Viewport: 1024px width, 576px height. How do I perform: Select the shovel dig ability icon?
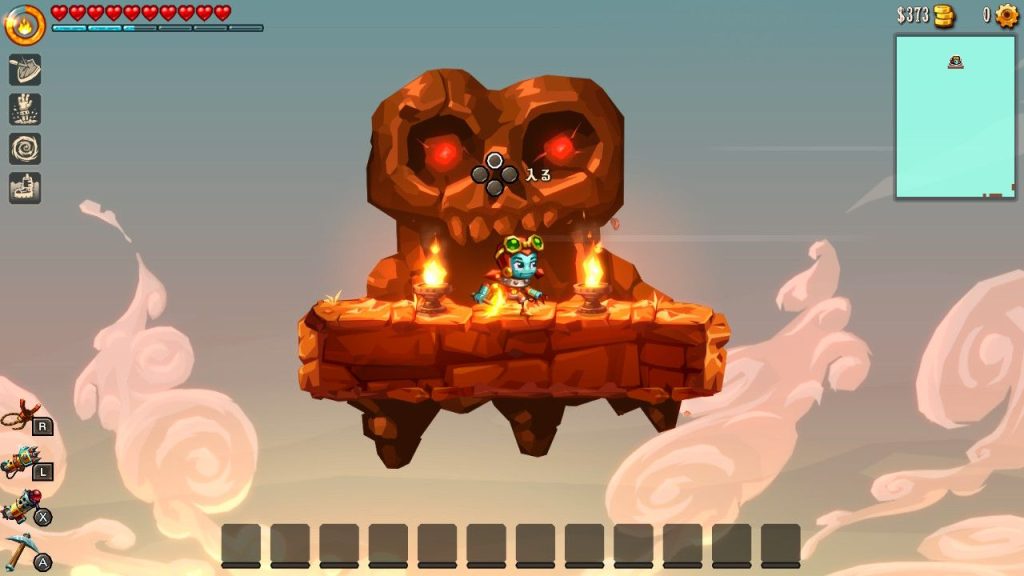tap(25, 69)
